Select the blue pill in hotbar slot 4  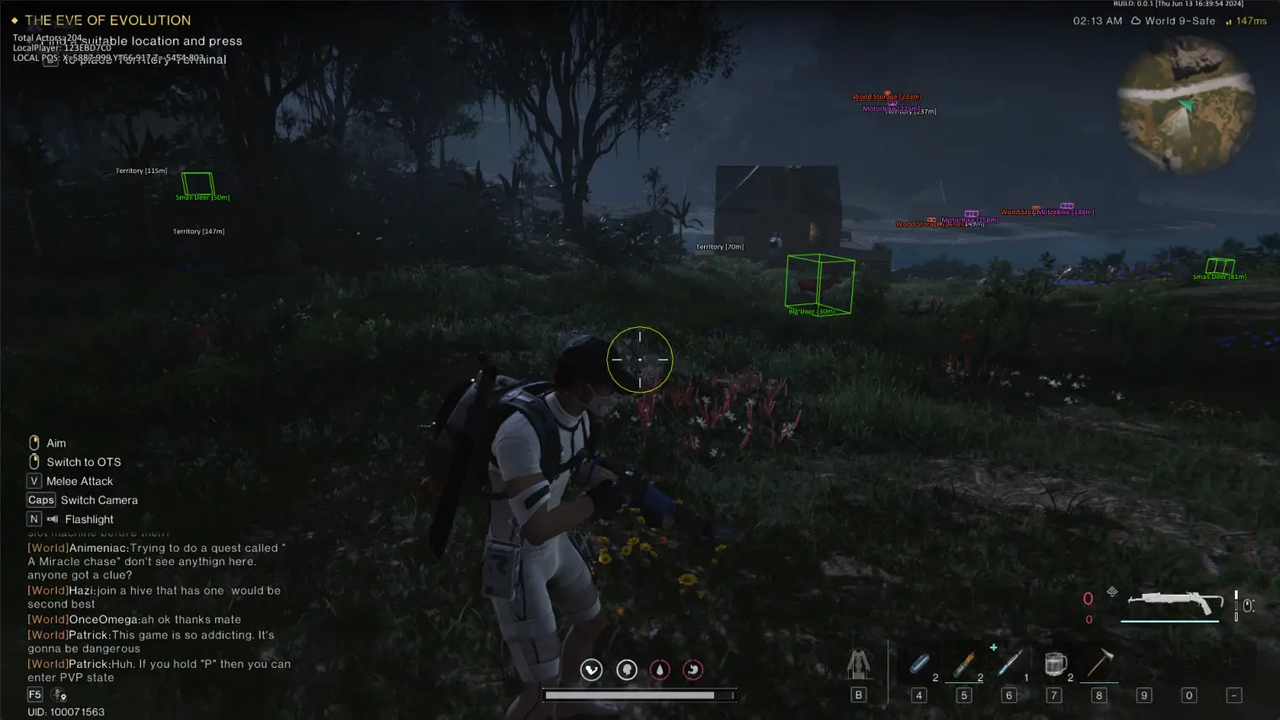[918, 665]
